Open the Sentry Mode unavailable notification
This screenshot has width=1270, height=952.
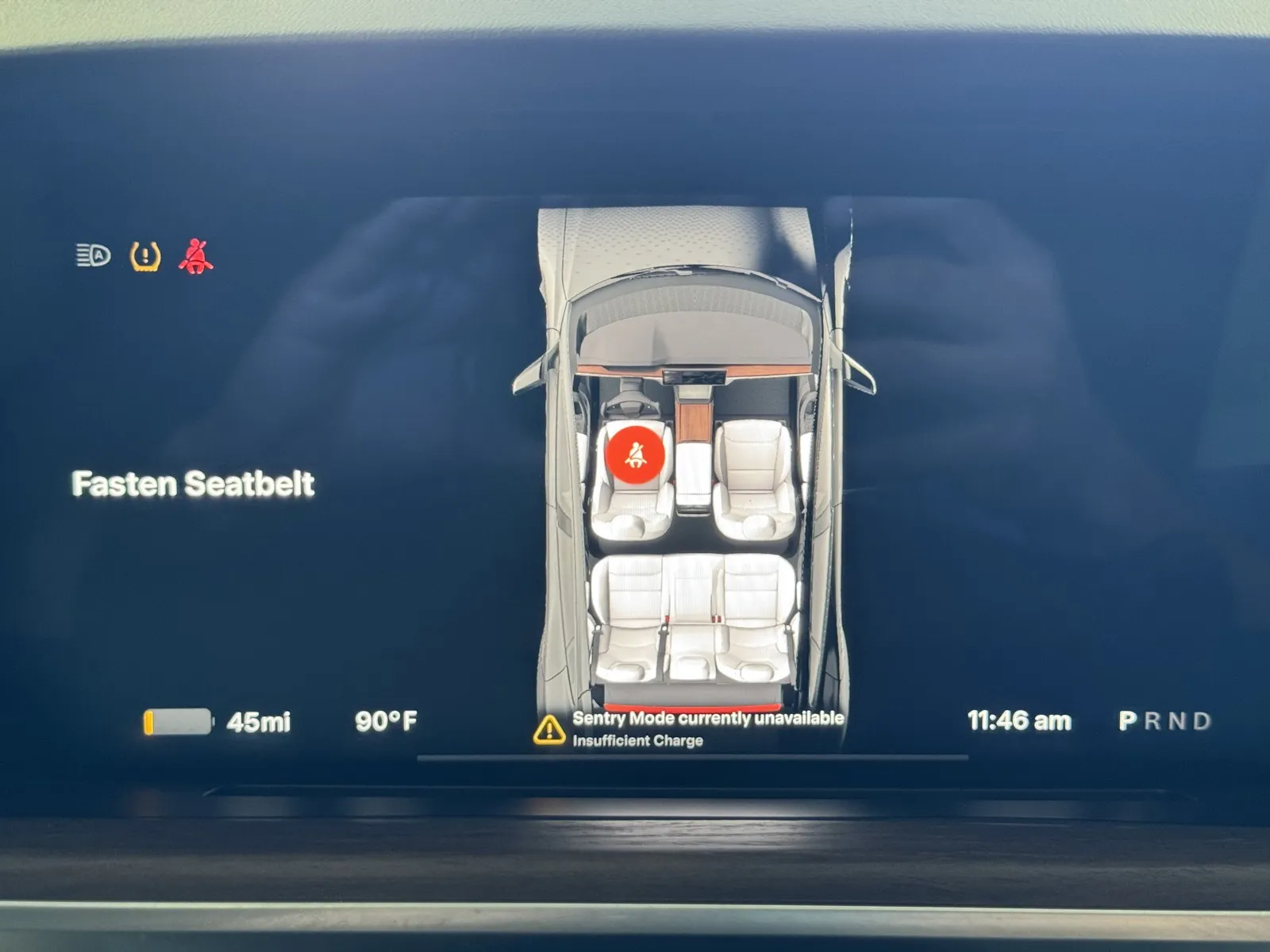tap(707, 727)
